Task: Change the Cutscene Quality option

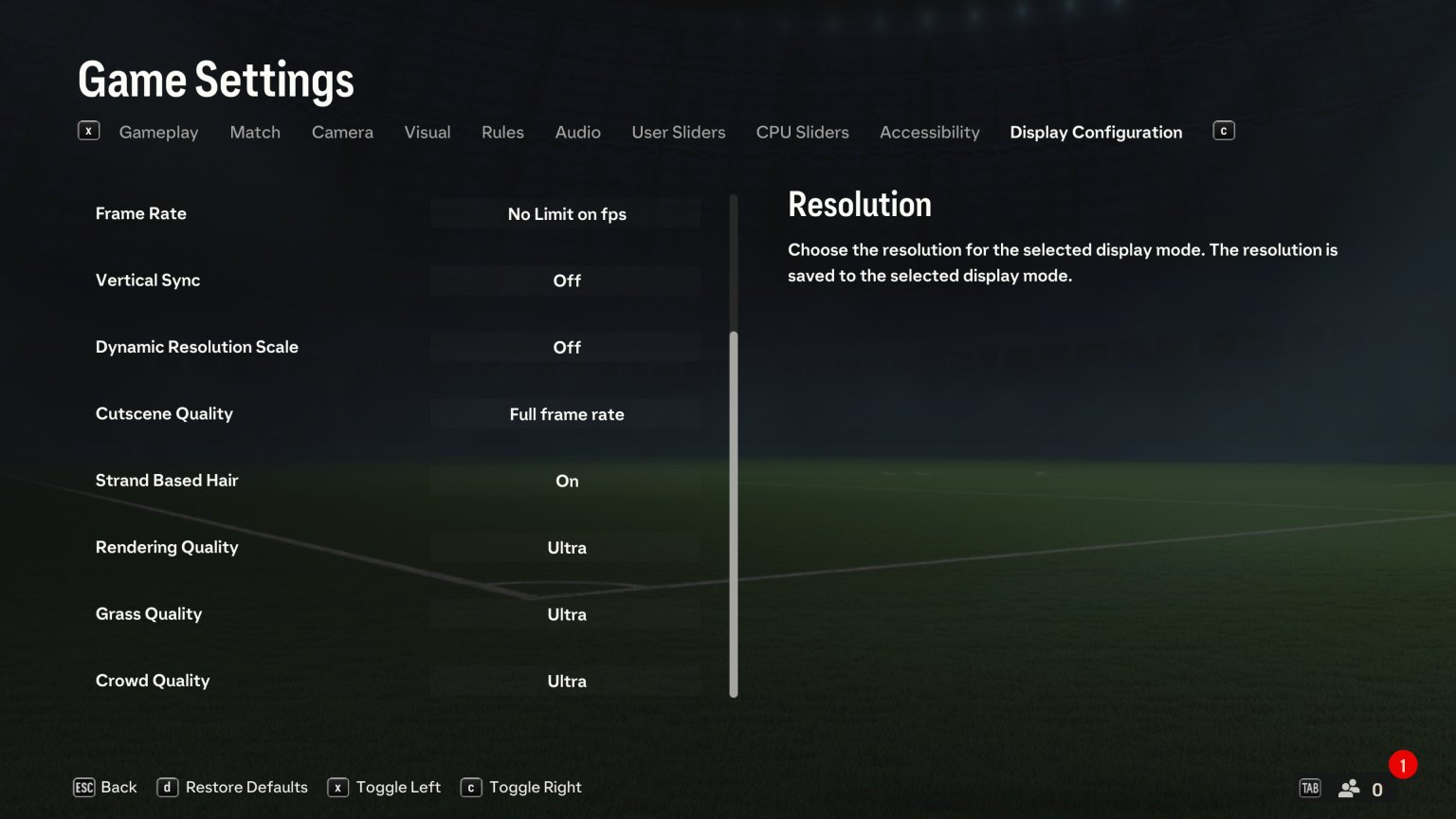Action: (x=566, y=414)
